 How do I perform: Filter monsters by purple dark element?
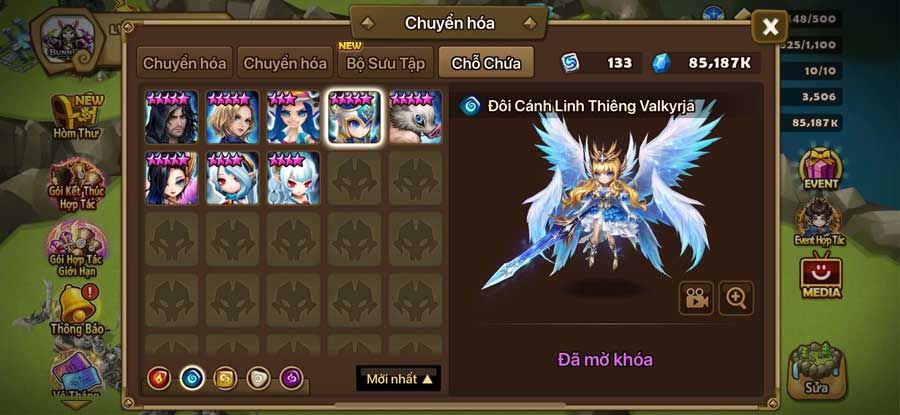(x=291, y=378)
